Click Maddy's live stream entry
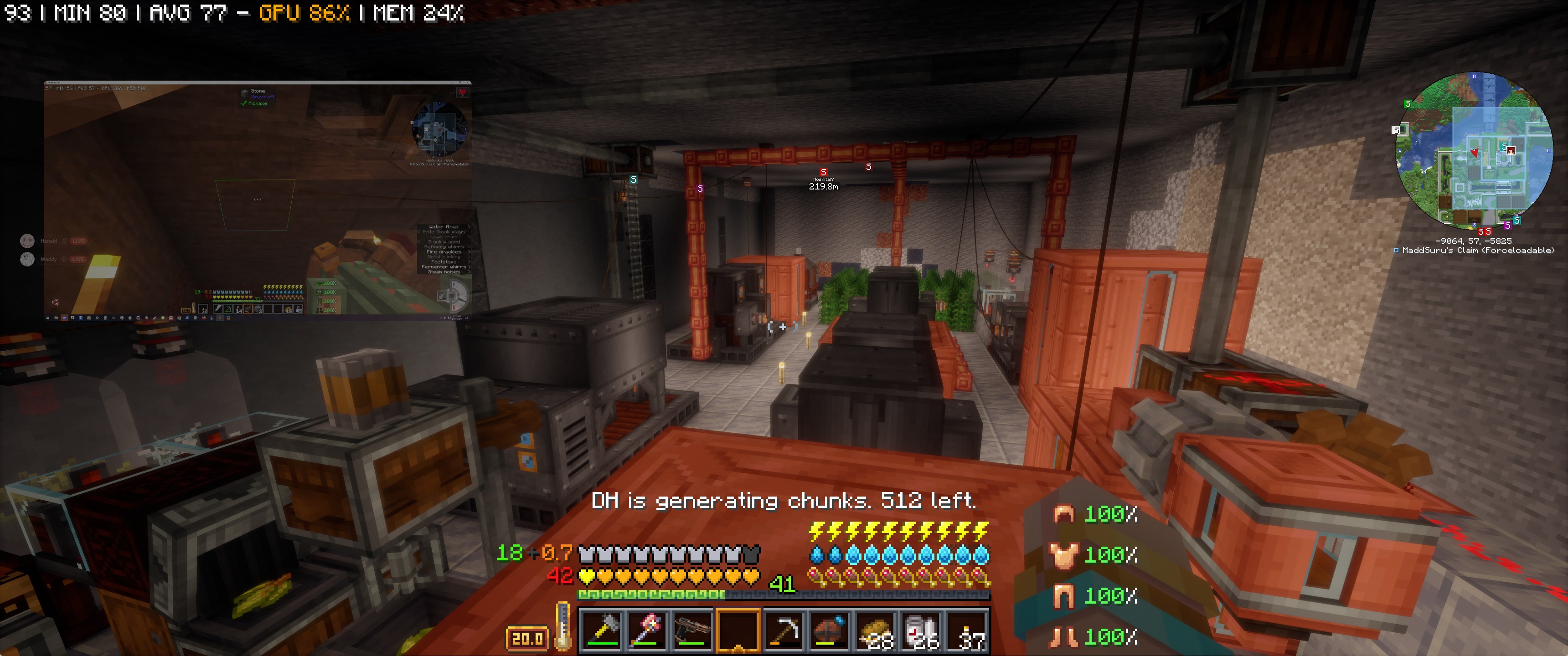This screenshot has height=656, width=1568. tap(54, 259)
